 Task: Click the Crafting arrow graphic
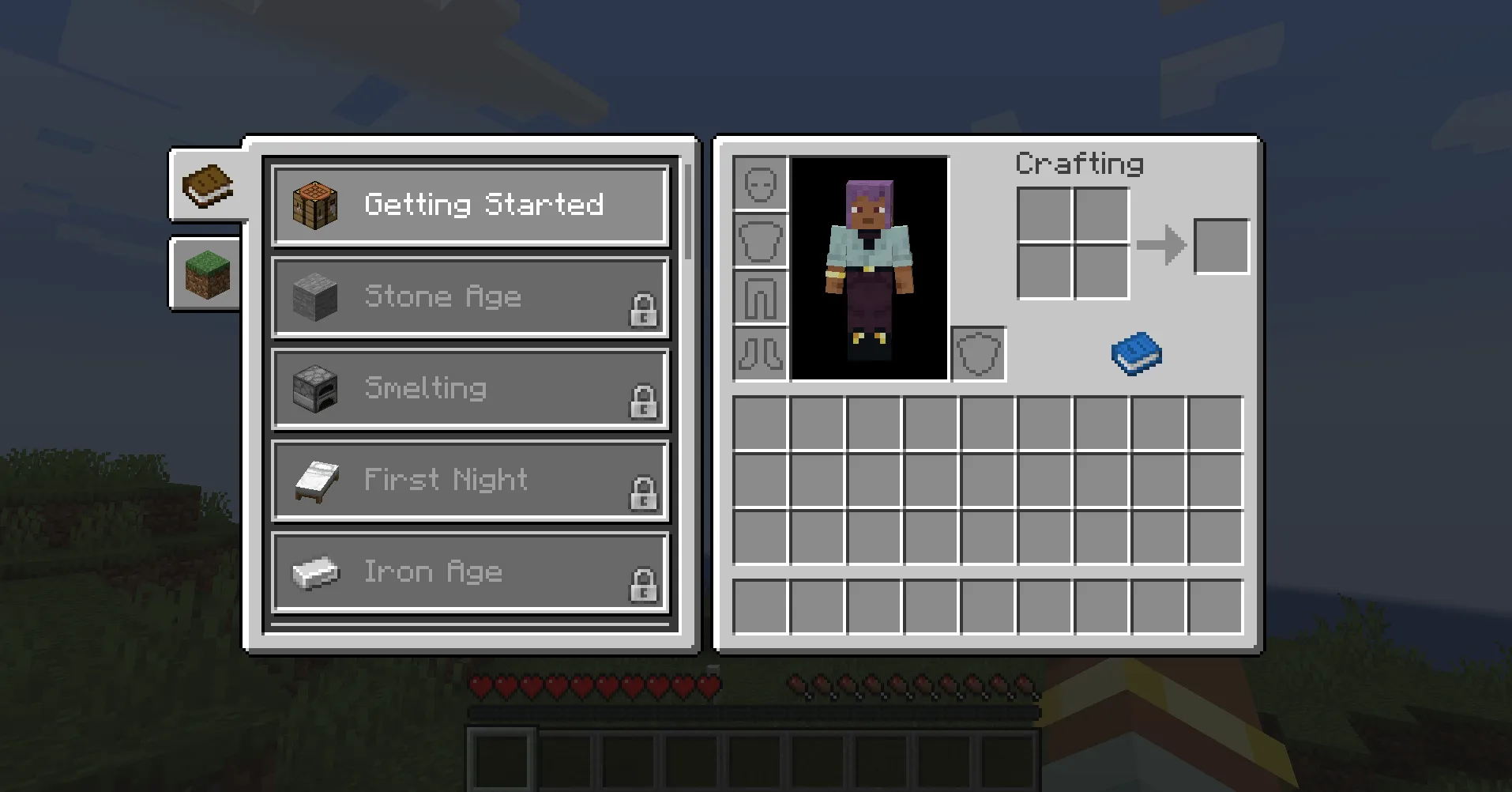(x=1163, y=246)
